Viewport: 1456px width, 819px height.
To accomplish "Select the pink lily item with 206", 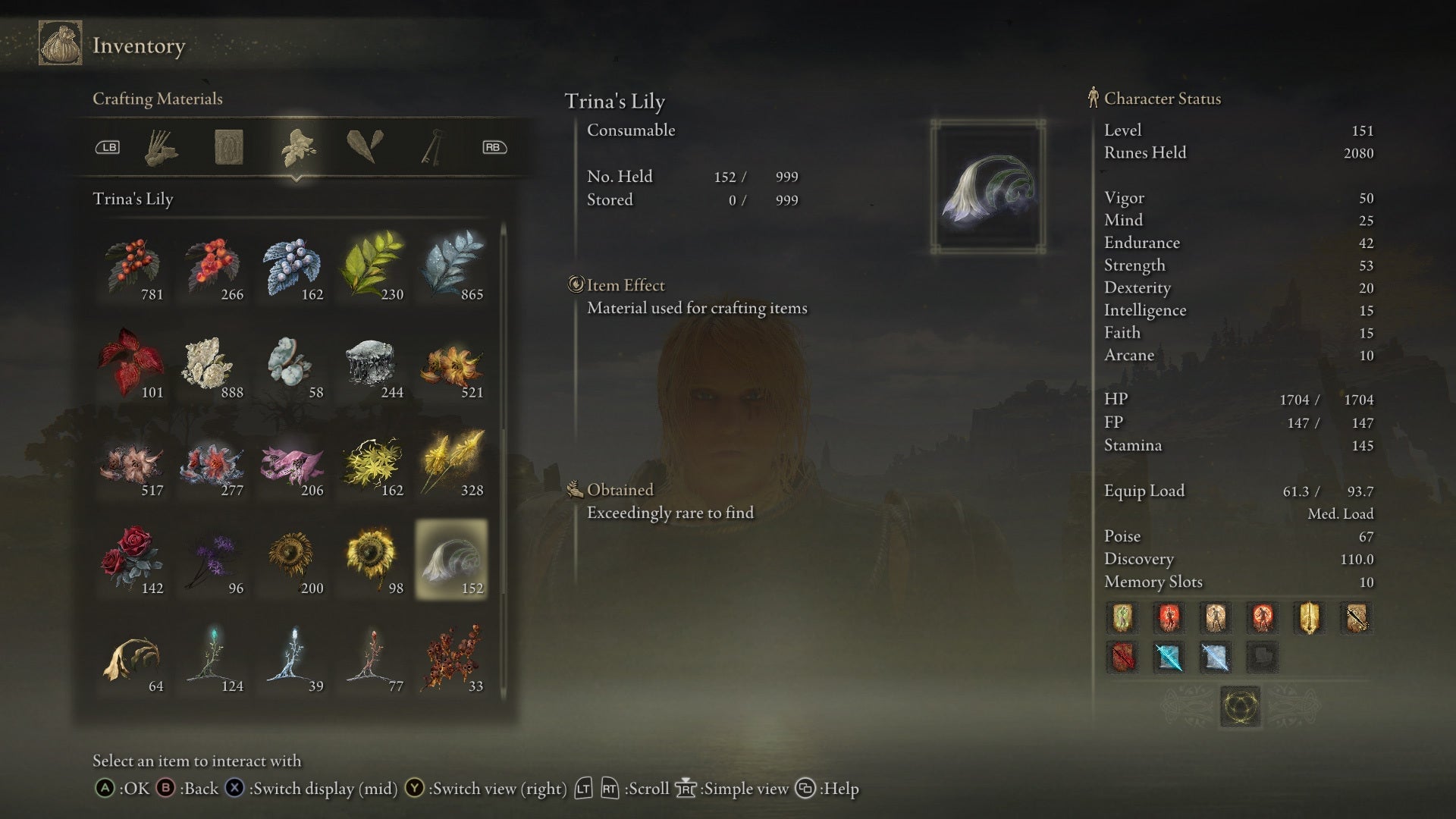I will click(x=293, y=463).
